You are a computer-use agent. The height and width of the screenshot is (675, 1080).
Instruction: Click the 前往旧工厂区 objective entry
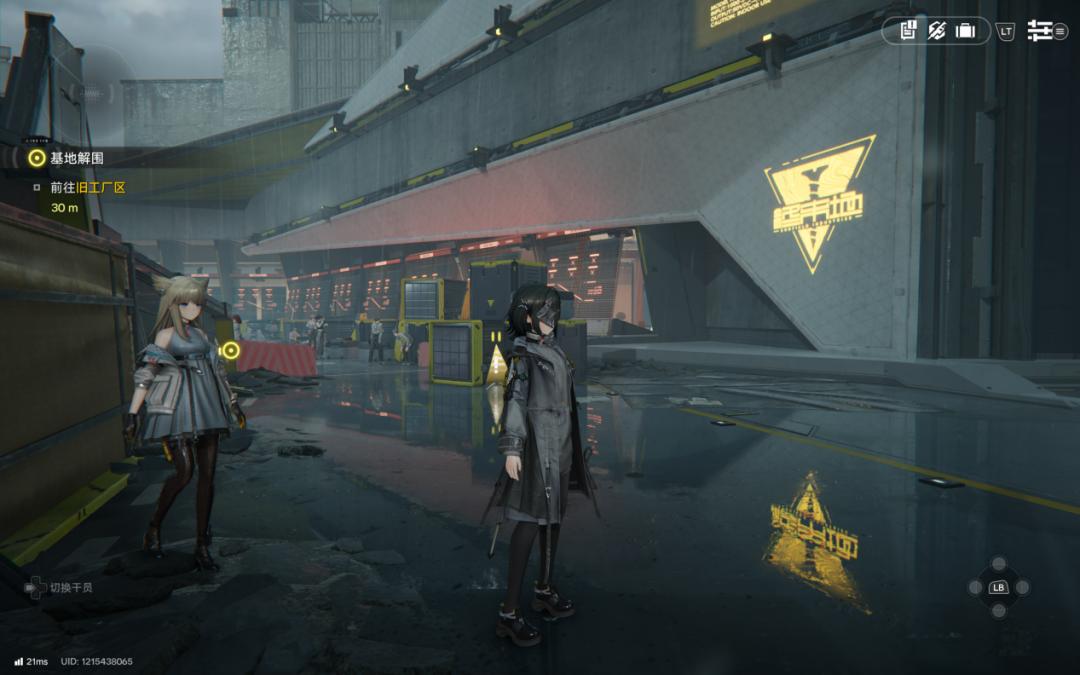[x=88, y=187]
